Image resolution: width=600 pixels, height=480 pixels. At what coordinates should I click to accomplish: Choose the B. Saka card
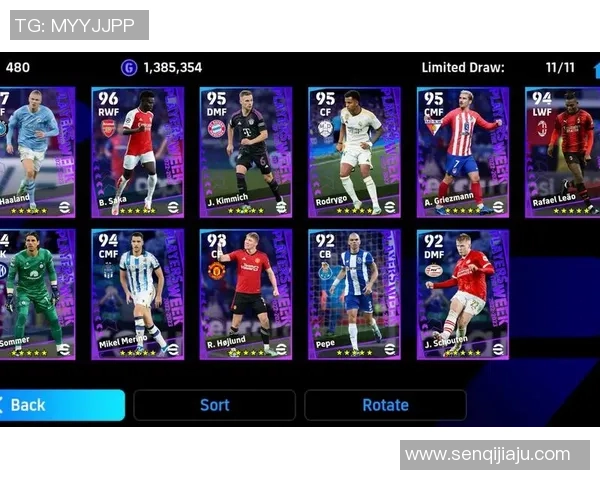[137, 151]
